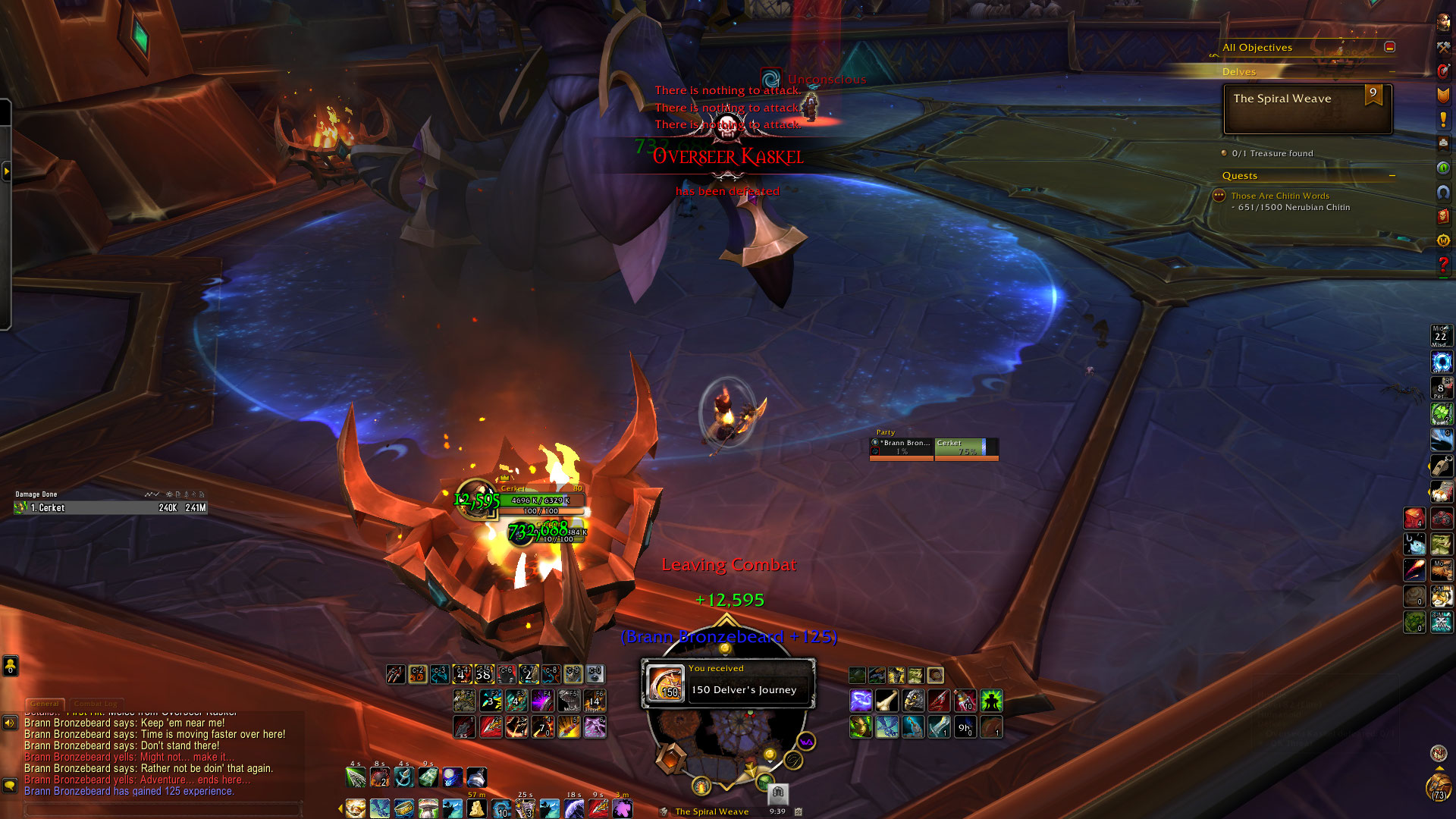Switch to the General chat tab

tap(45, 704)
